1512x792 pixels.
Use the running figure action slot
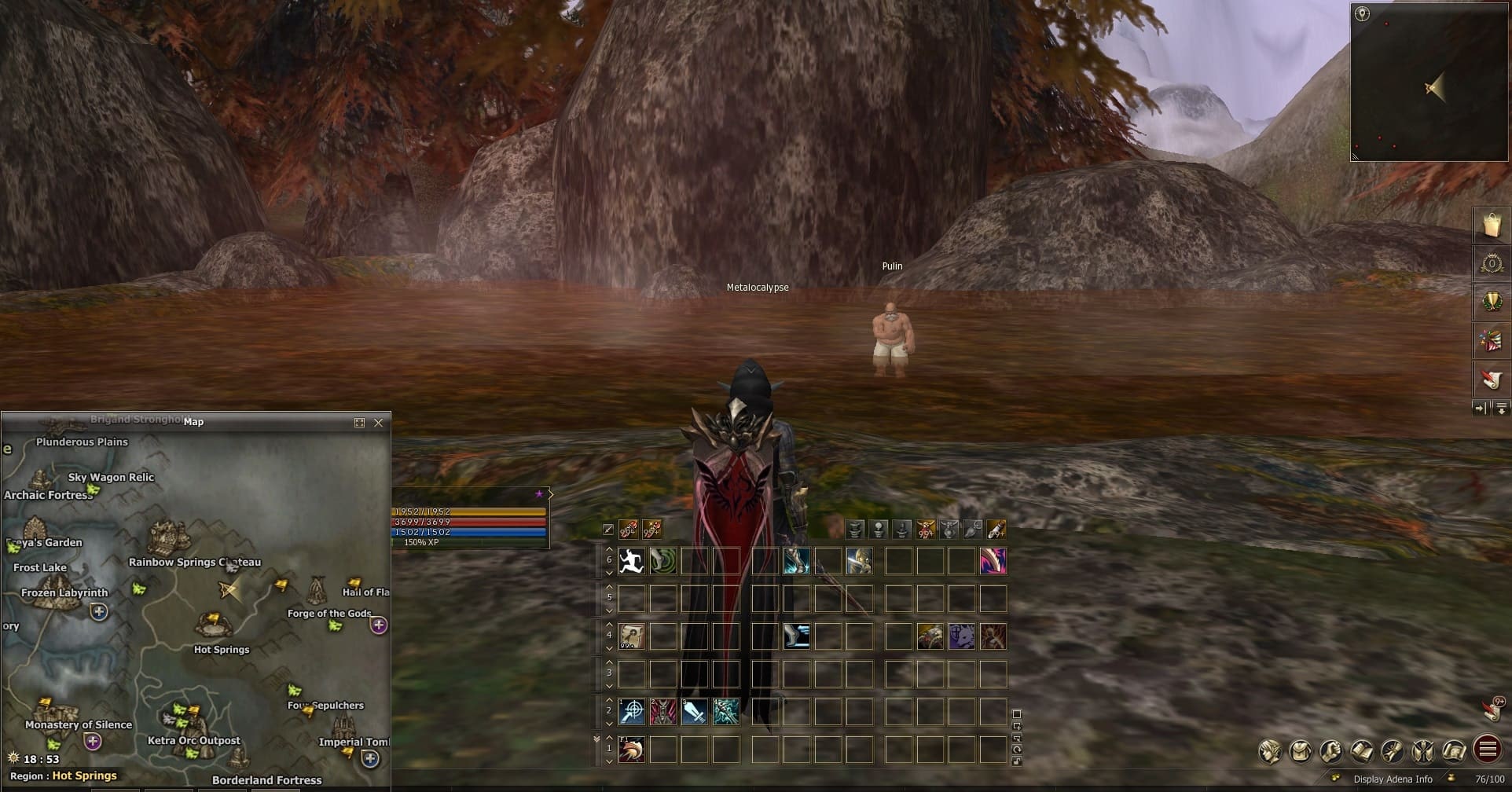click(x=632, y=561)
